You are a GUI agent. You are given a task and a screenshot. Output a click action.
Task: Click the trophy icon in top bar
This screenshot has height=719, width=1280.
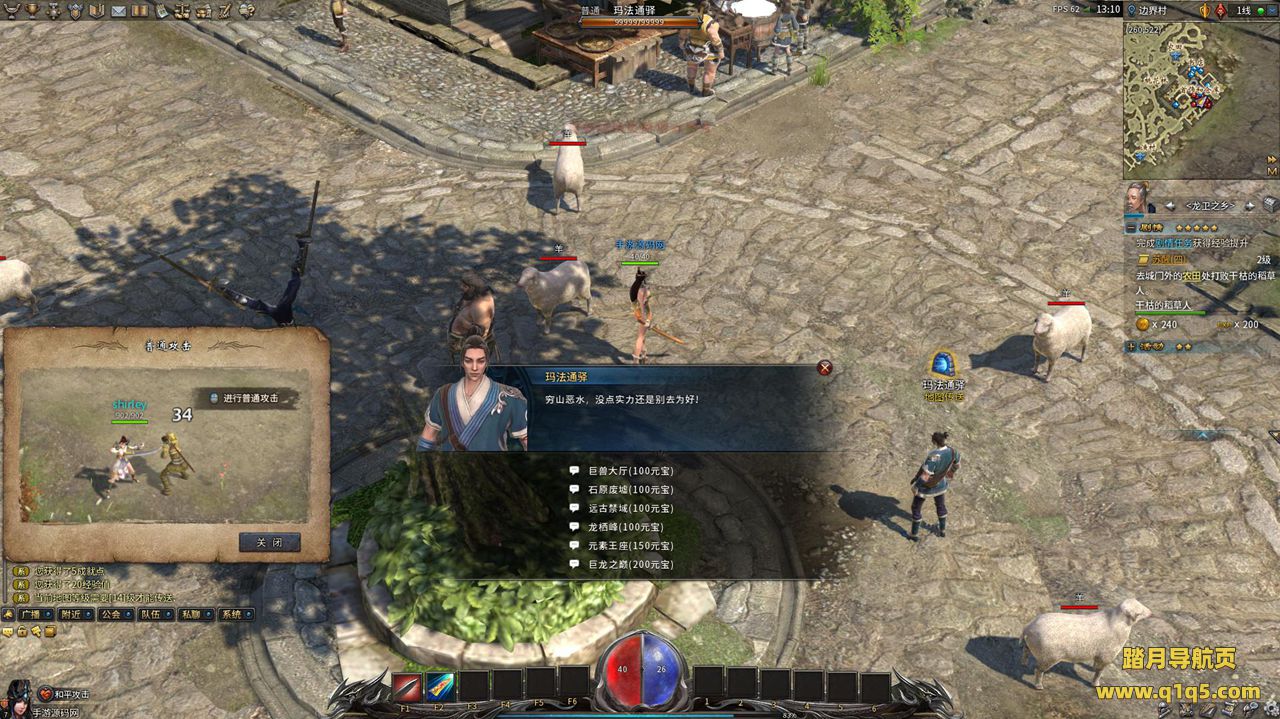tap(31, 11)
